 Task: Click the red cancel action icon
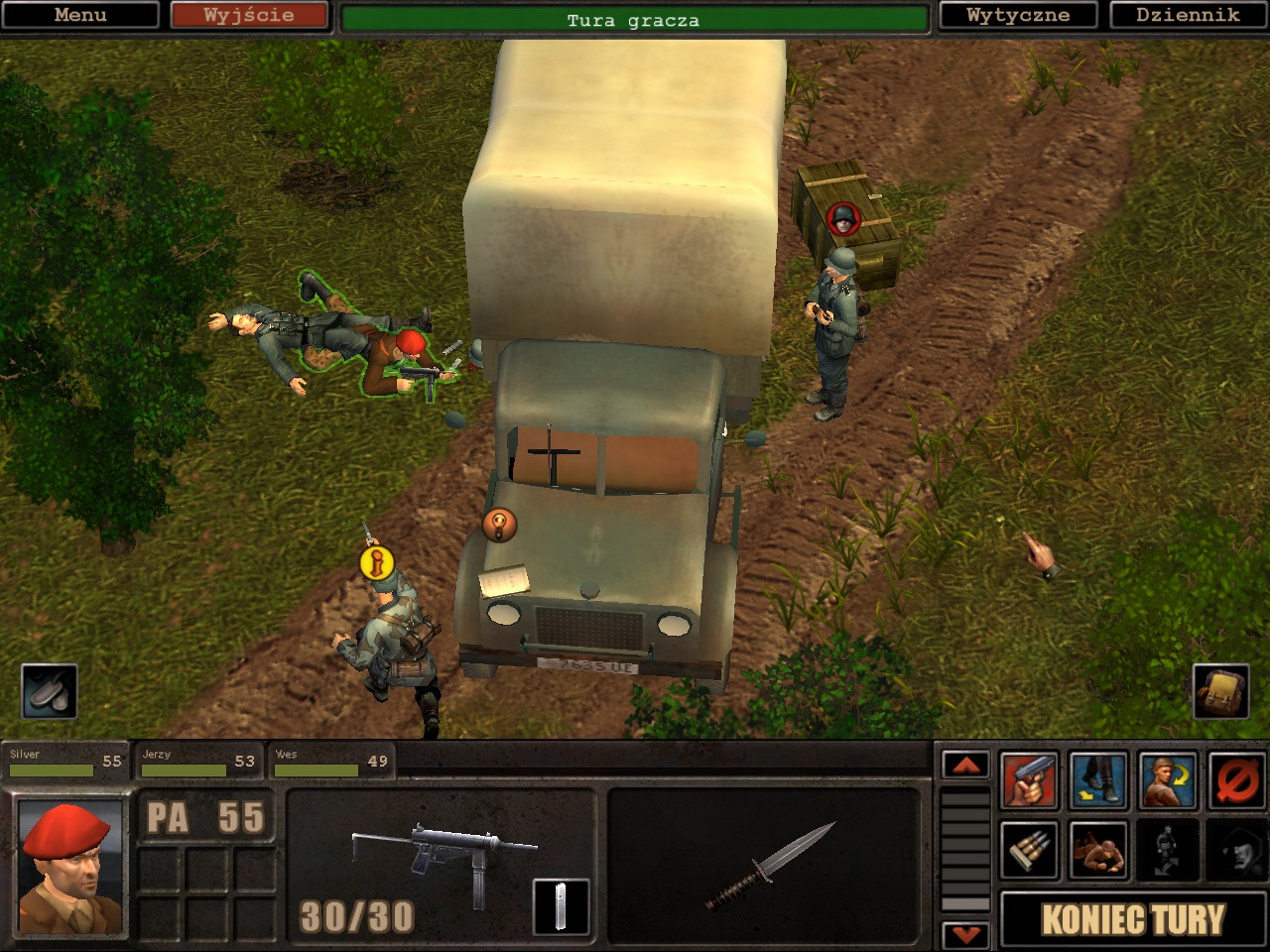coord(1236,780)
